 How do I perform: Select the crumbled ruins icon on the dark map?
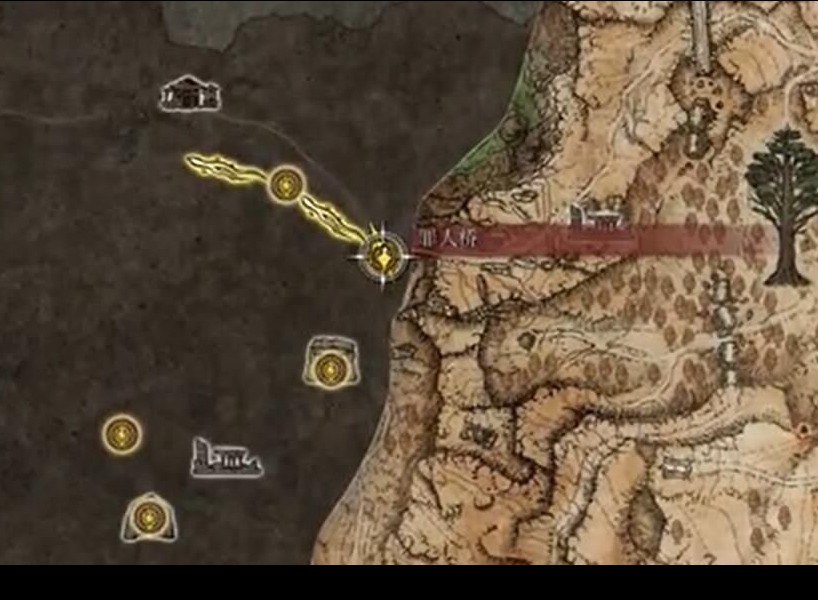coord(226,458)
